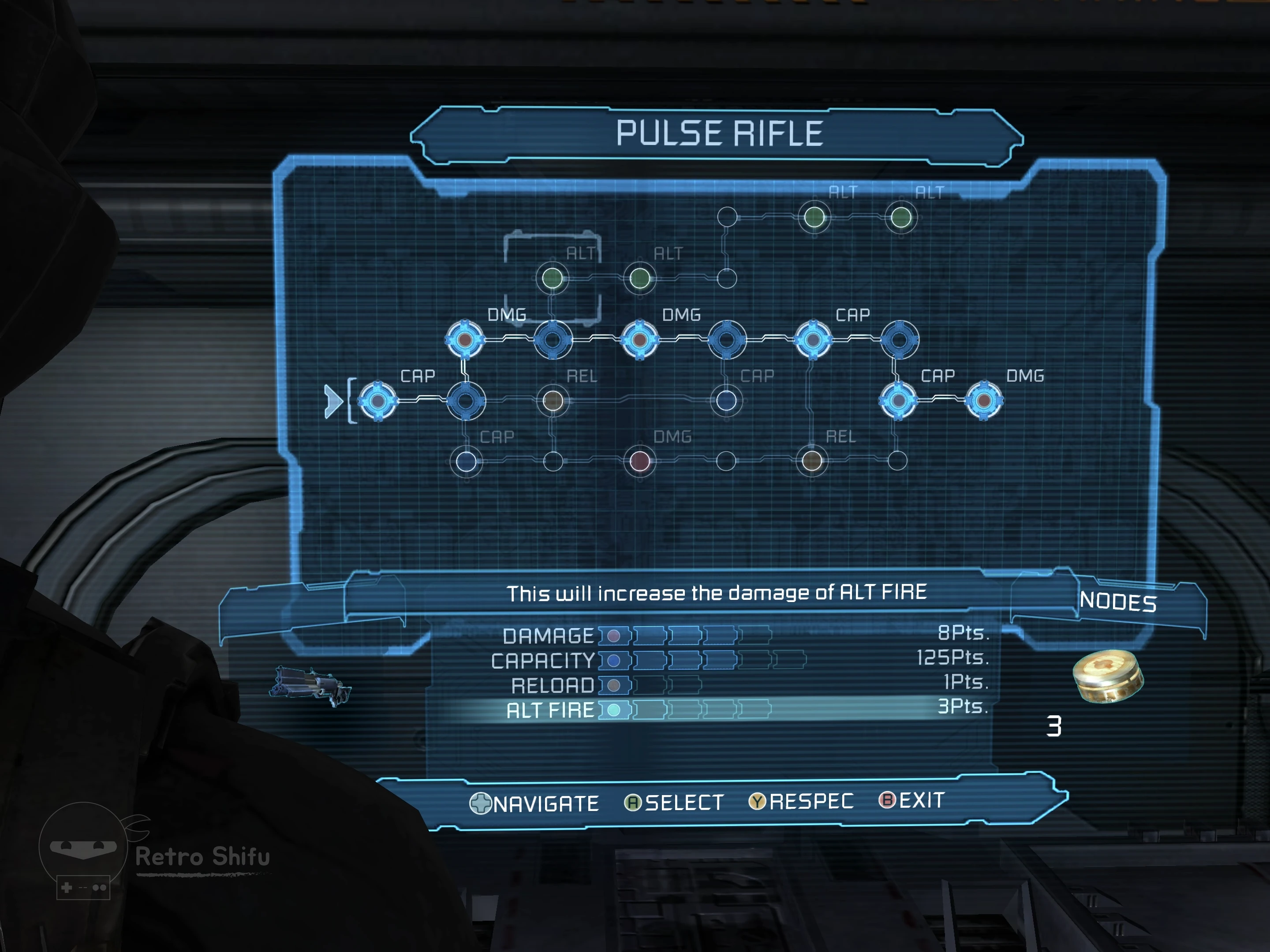Choose the starting CAP node beside the entry arrow
This screenshot has height=952, width=1270.
(377, 401)
